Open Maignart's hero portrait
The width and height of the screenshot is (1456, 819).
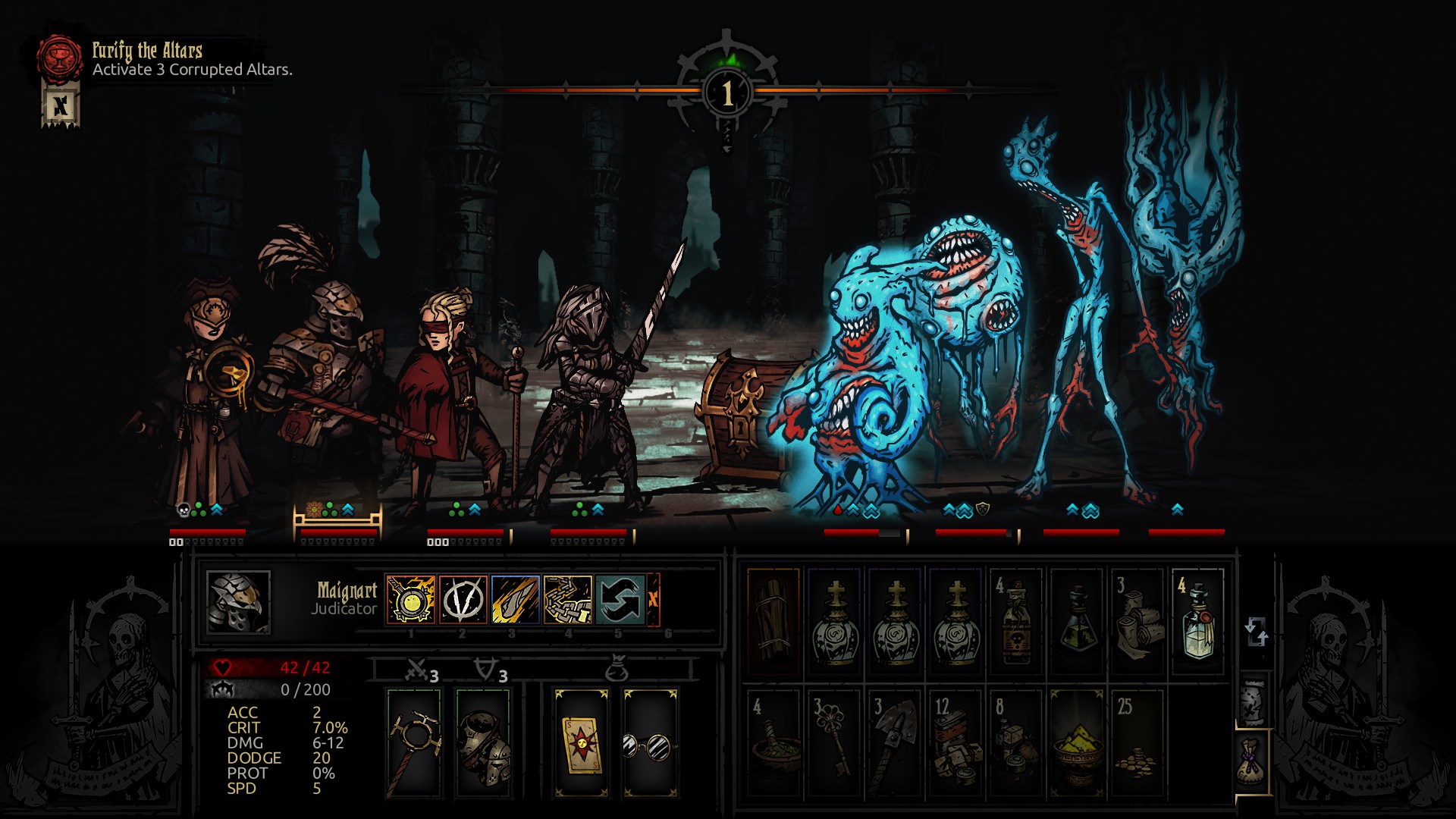click(238, 602)
